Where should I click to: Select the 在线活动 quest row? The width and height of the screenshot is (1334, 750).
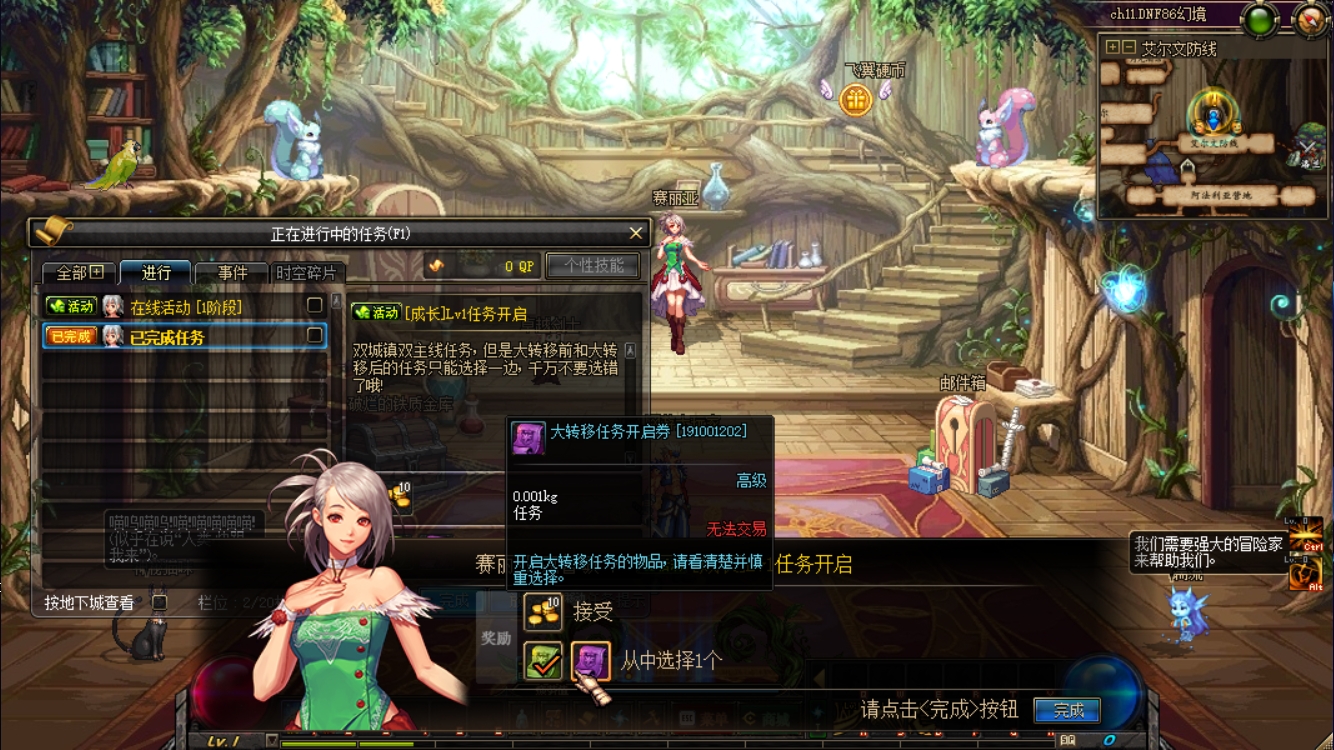point(185,307)
